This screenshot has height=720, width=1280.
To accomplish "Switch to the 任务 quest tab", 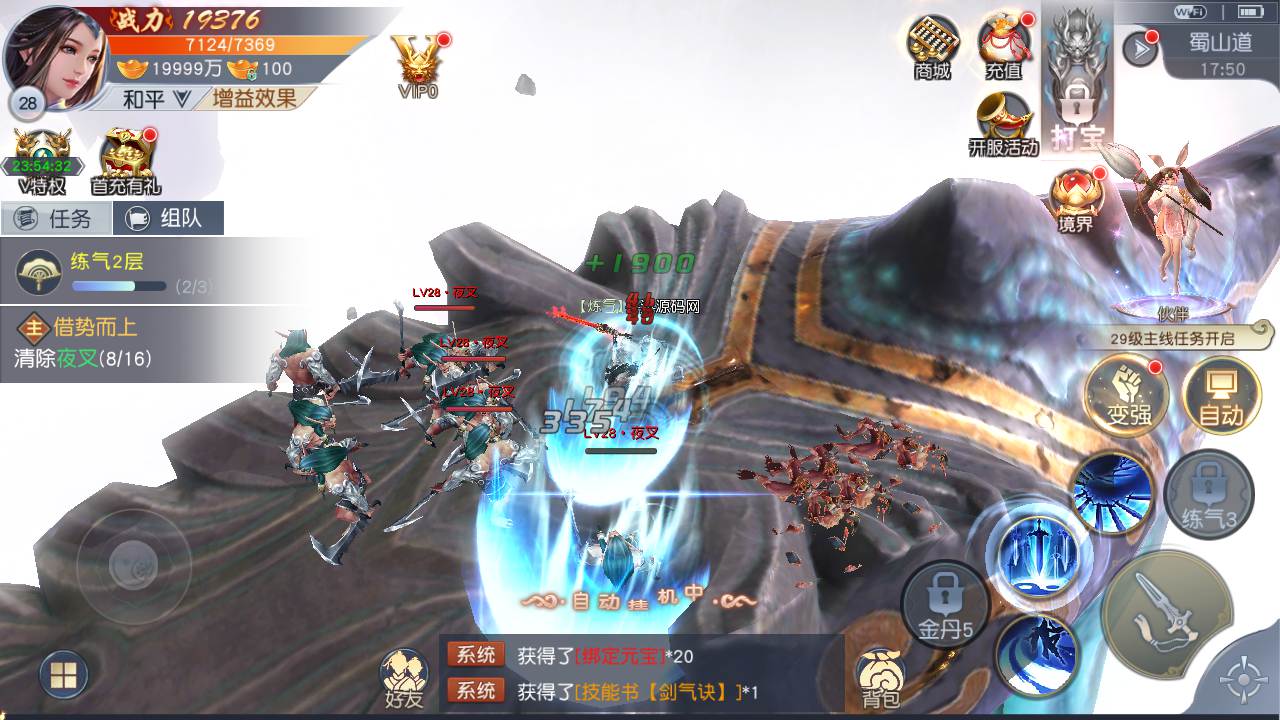I will [55, 218].
